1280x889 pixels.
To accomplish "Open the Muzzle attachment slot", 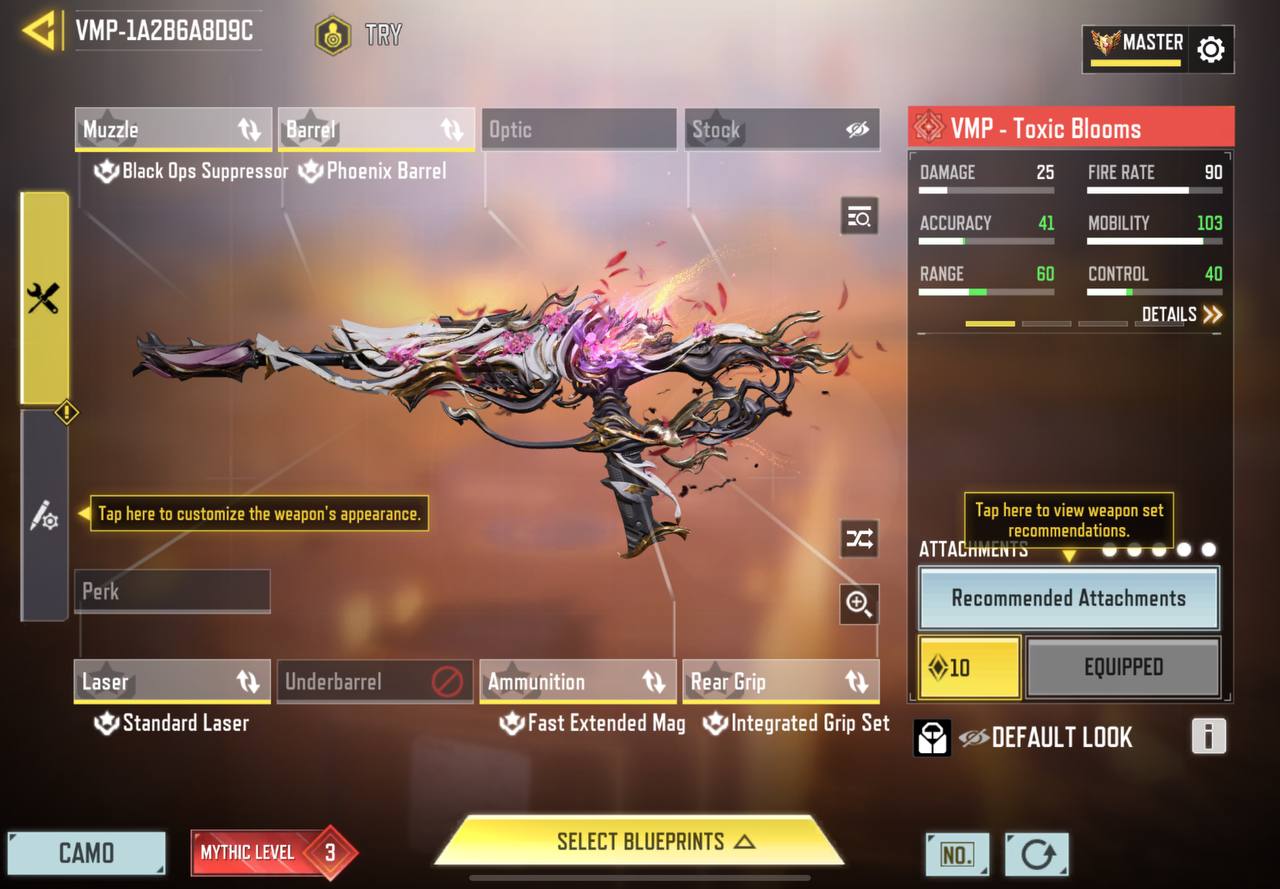I will pyautogui.click(x=173, y=130).
